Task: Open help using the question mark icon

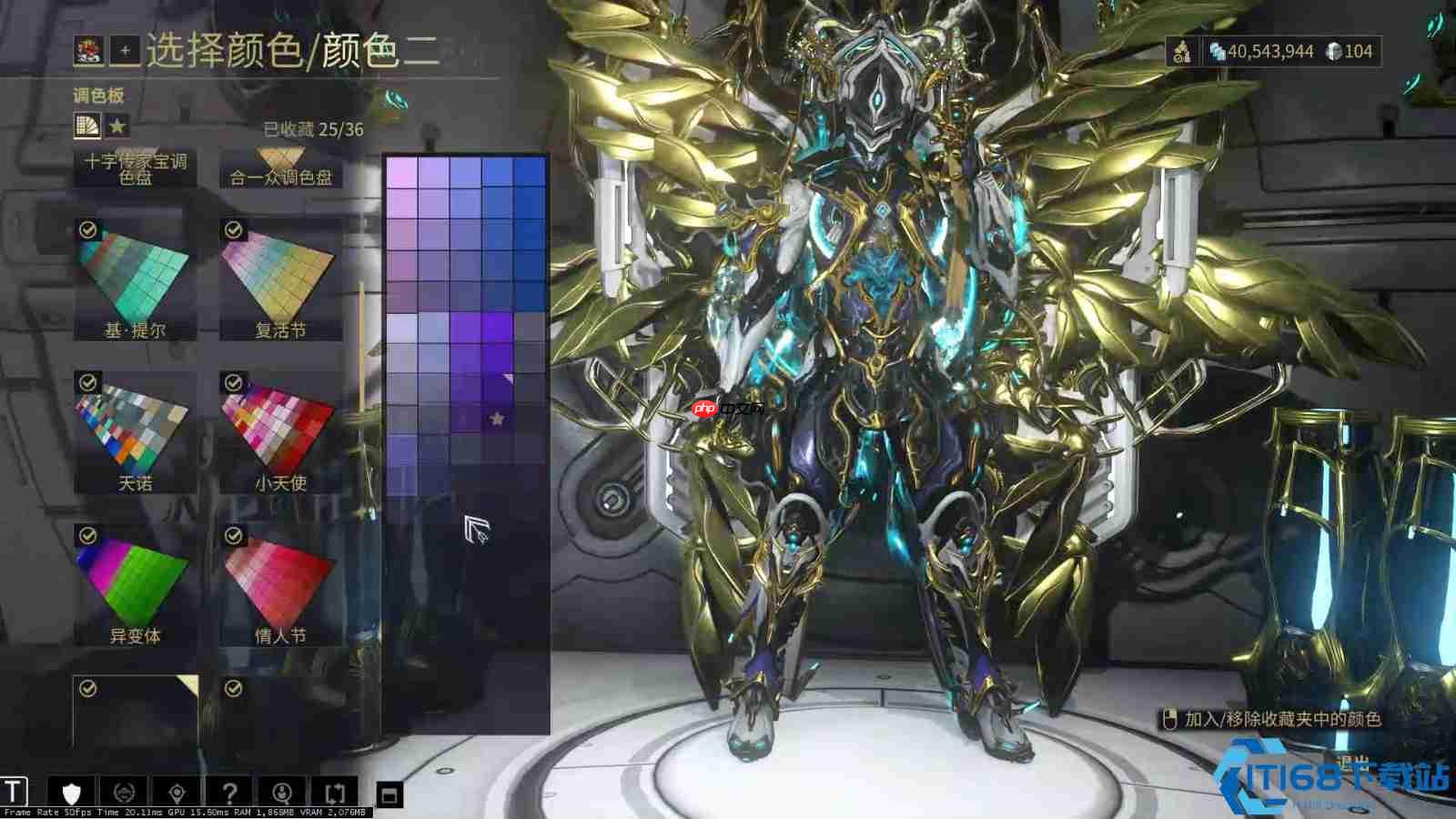Action: coord(230,790)
